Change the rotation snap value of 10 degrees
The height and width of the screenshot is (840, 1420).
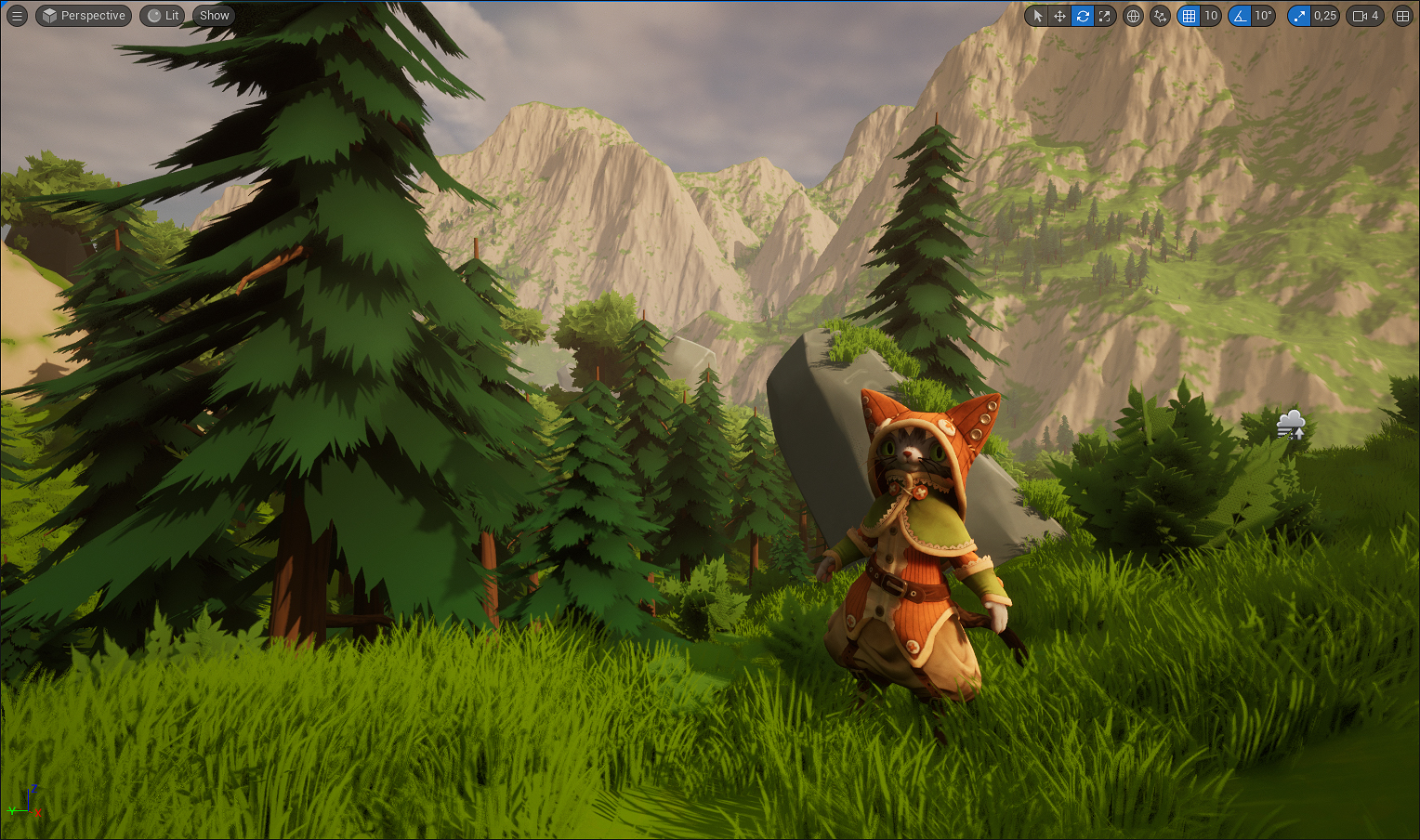[x=1263, y=16]
